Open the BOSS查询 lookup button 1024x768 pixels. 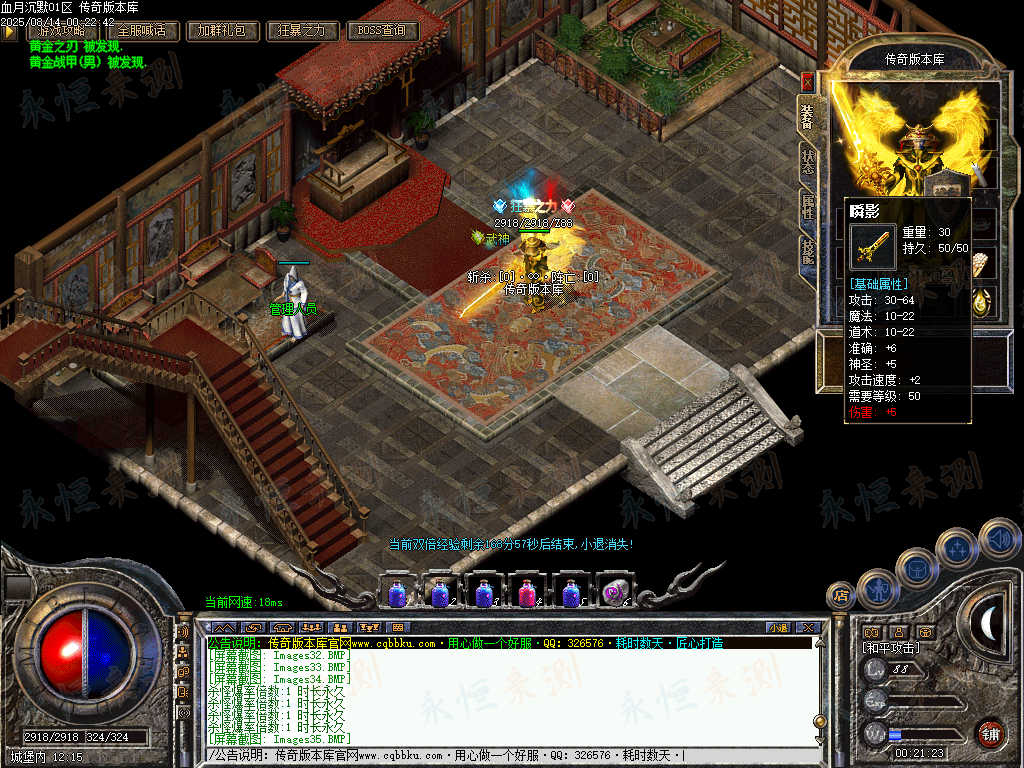tap(382, 31)
